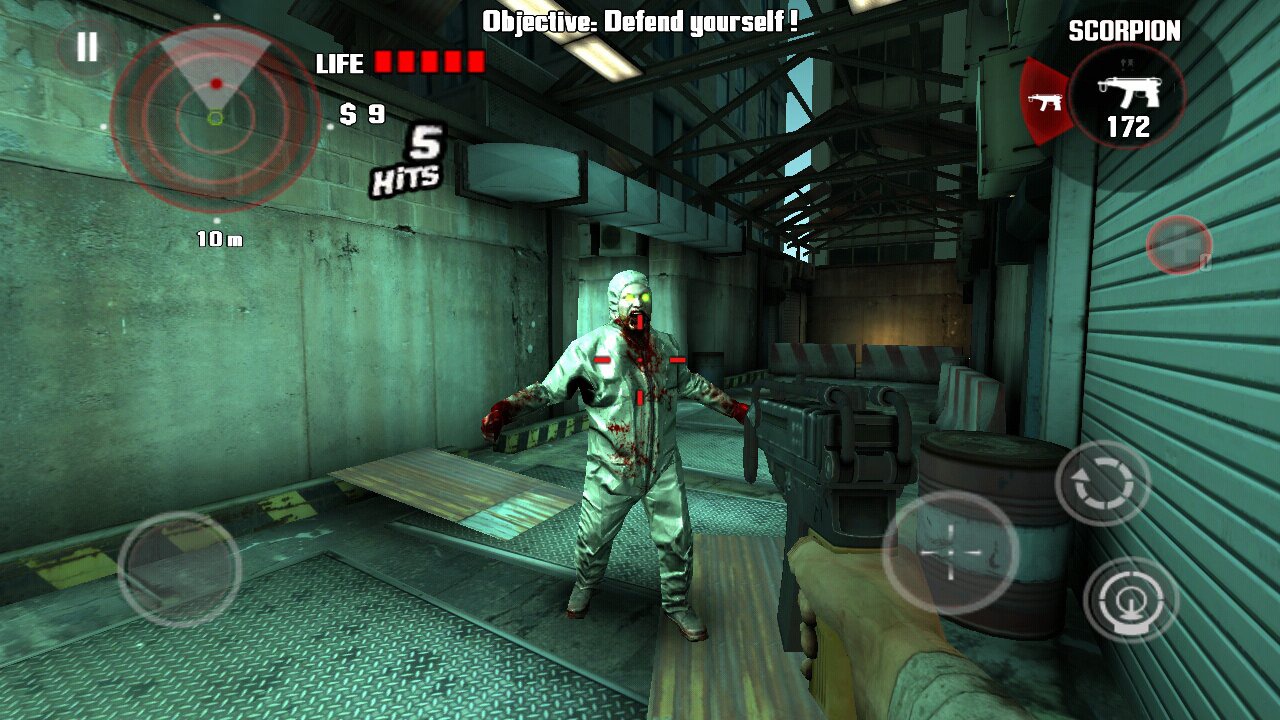
Task: Use the faint red item button
Action: (x=1179, y=244)
